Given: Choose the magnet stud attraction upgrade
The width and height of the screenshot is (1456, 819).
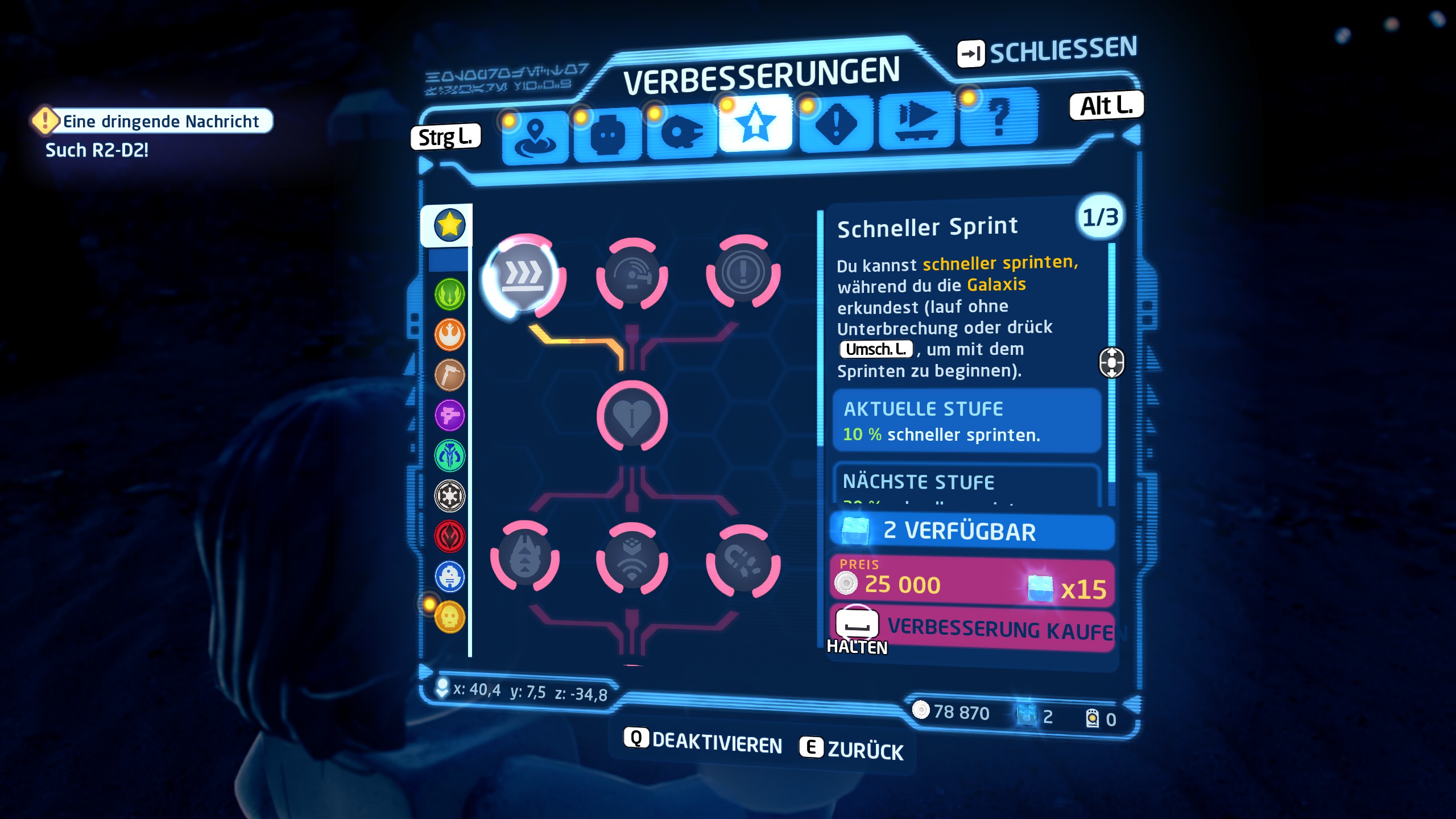Looking at the screenshot, I should pyautogui.click(x=743, y=562).
